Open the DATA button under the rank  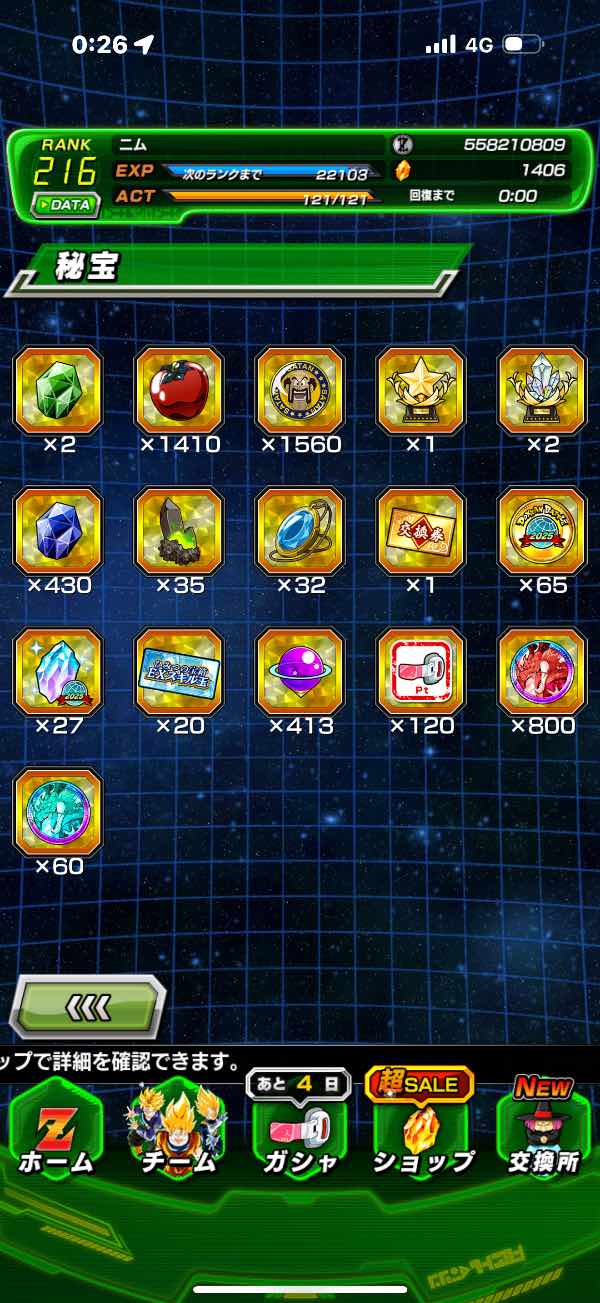66,204
